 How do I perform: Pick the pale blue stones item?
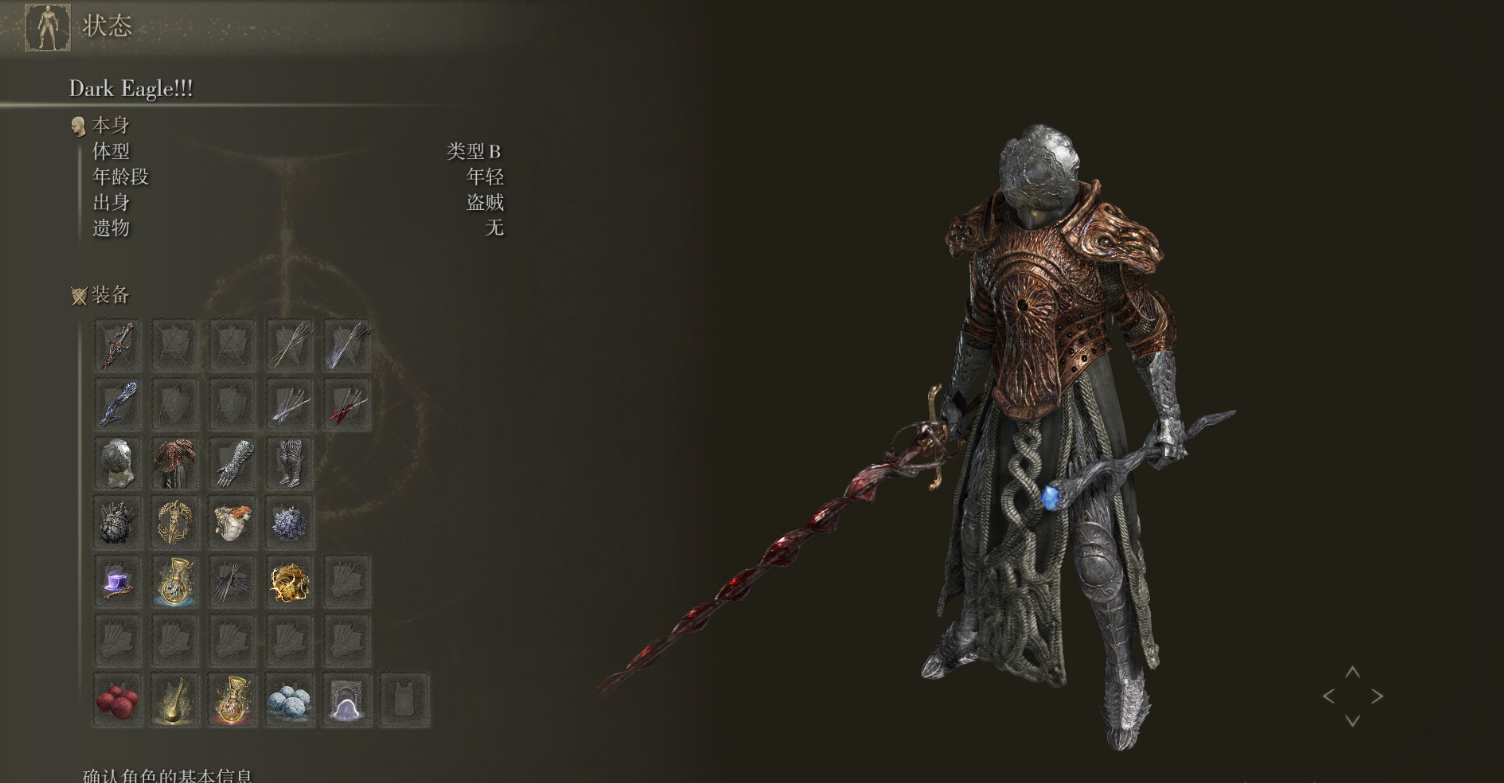tap(290, 700)
